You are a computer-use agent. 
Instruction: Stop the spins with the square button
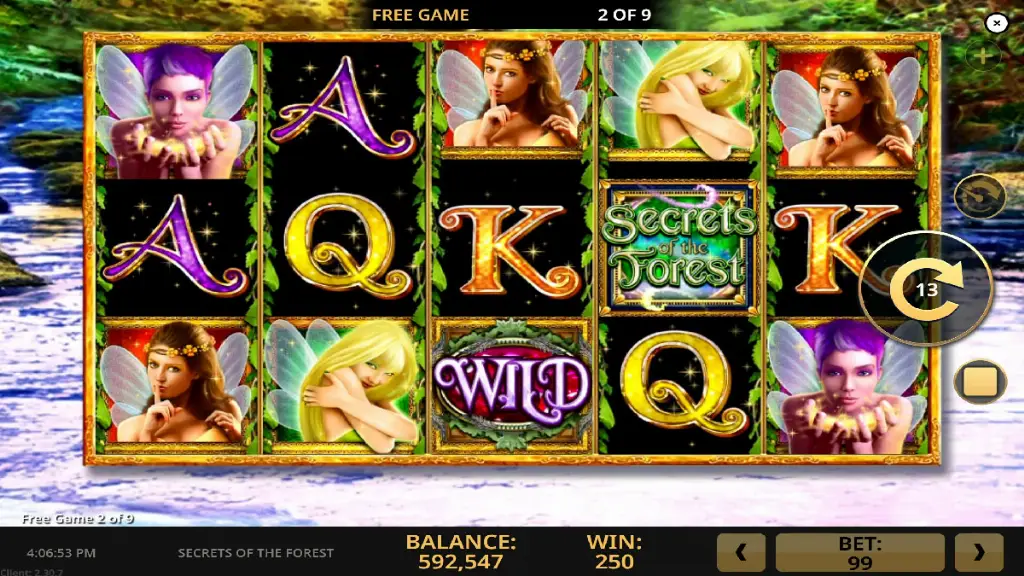point(979,382)
